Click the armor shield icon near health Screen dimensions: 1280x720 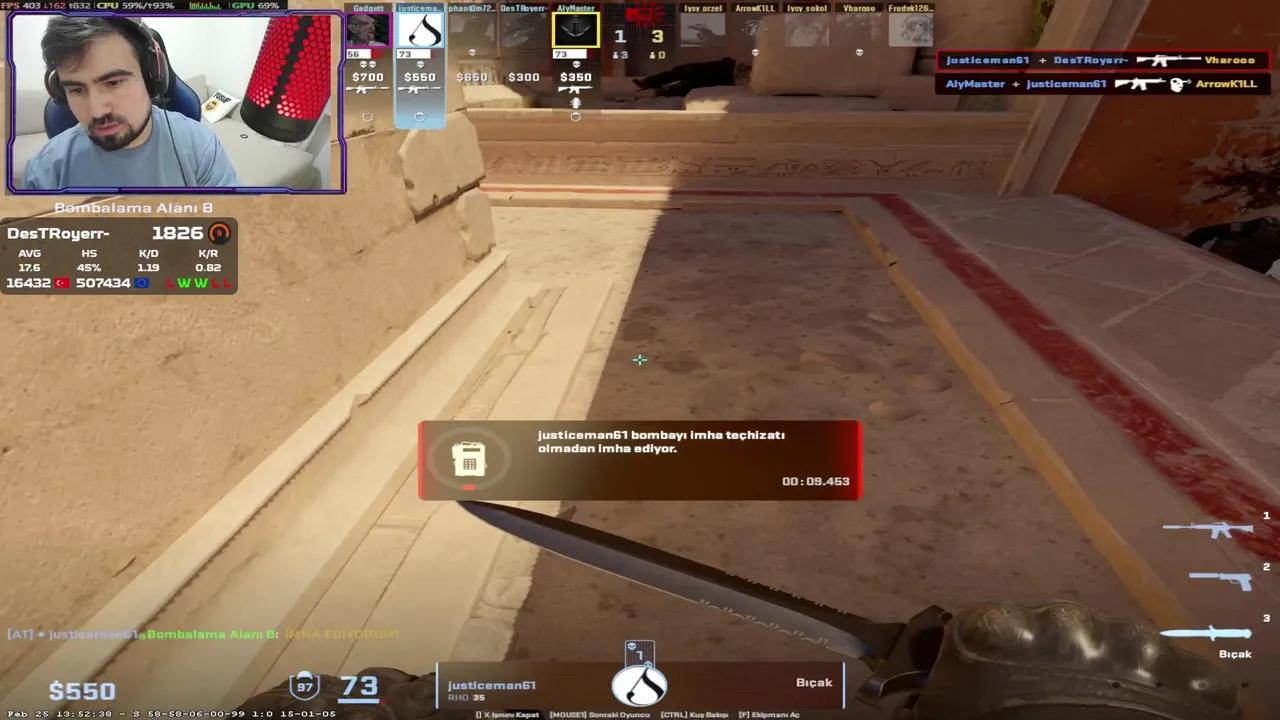304,685
